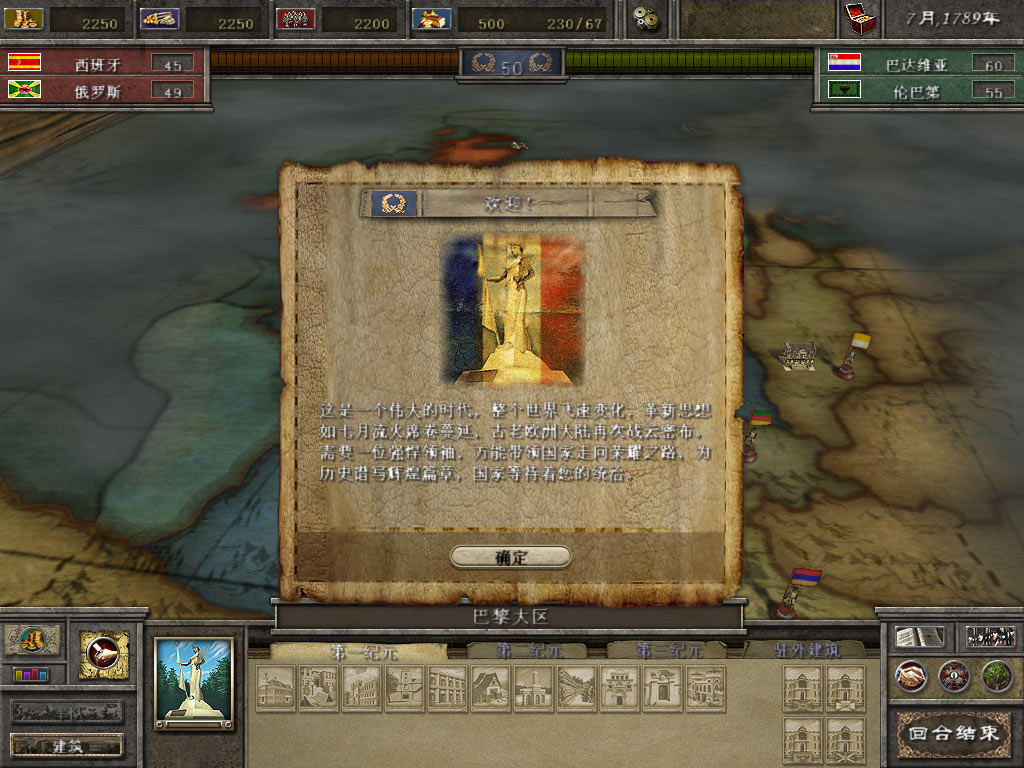Open the crowd portrait panel icon
Image resolution: width=1024 pixels, height=768 pixels.
click(x=991, y=637)
